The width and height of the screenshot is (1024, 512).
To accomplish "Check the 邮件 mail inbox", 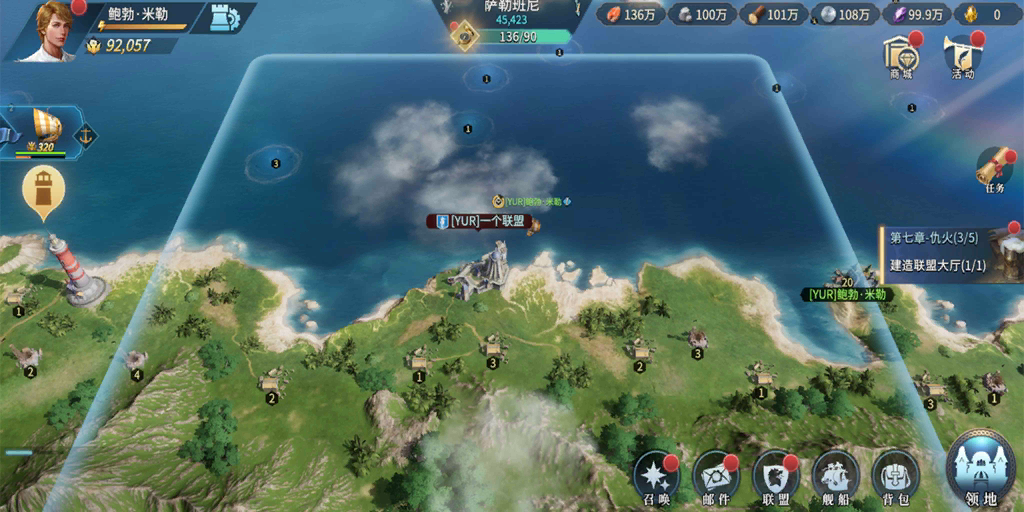I will [717, 479].
